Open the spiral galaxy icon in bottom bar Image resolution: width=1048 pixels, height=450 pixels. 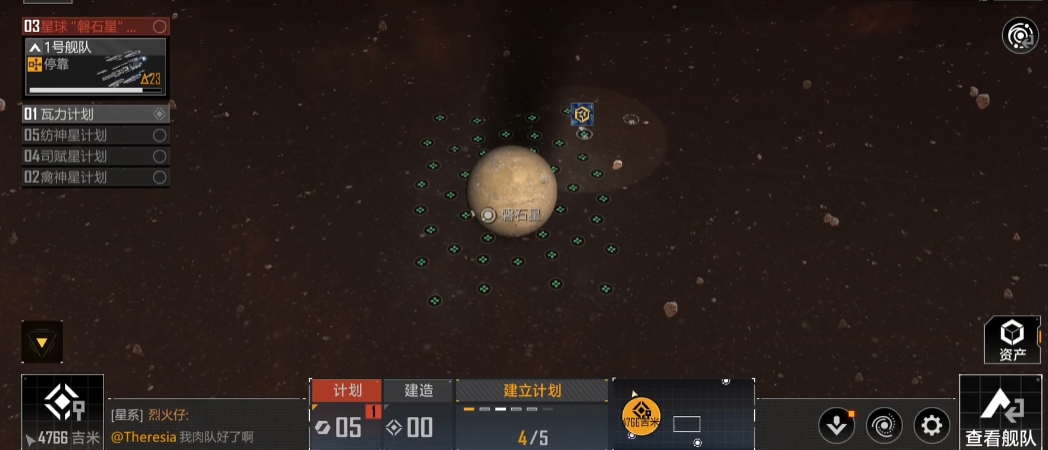[x=884, y=425]
